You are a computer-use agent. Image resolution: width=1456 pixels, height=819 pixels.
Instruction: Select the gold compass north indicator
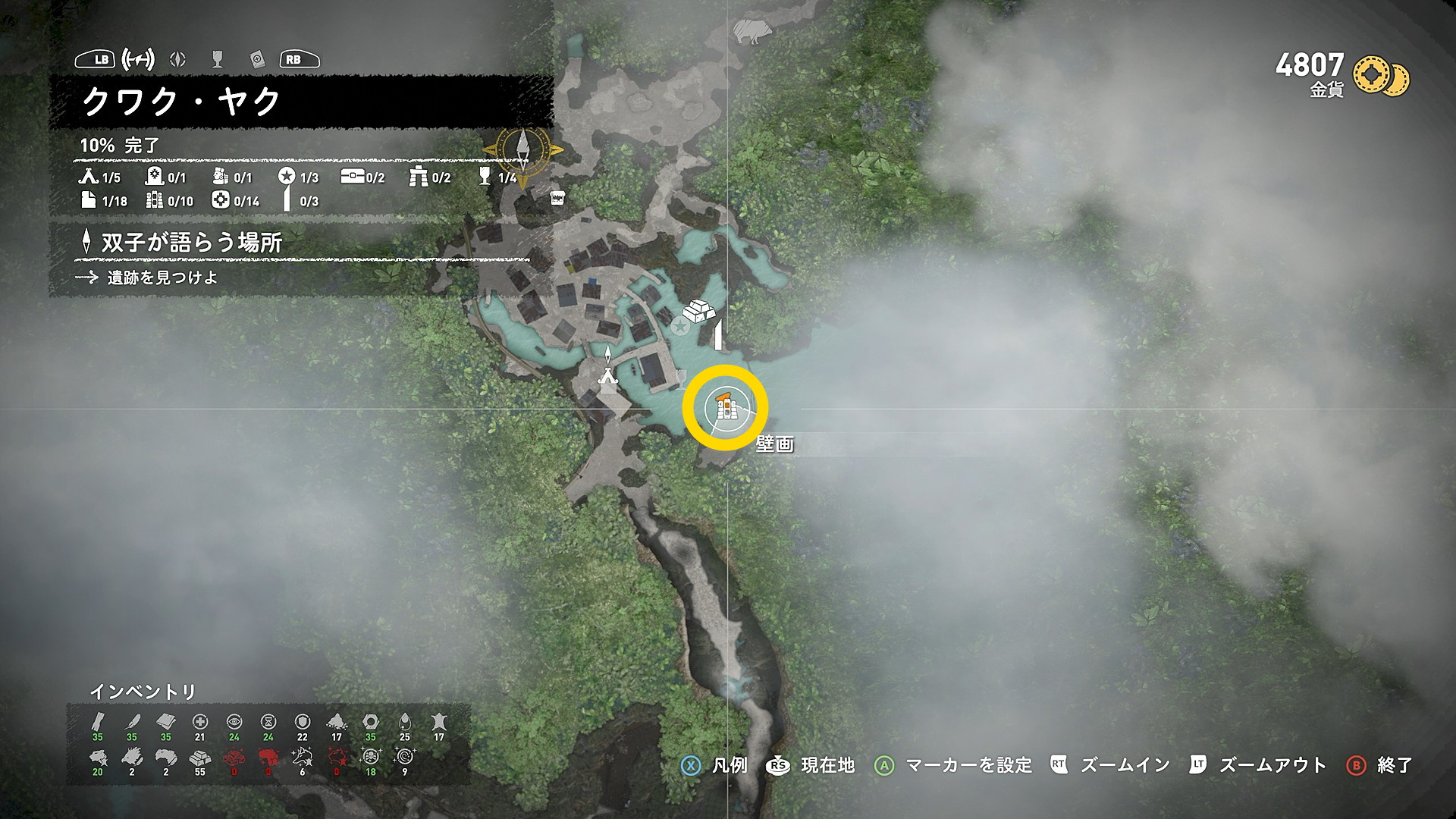tap(523, 149)
